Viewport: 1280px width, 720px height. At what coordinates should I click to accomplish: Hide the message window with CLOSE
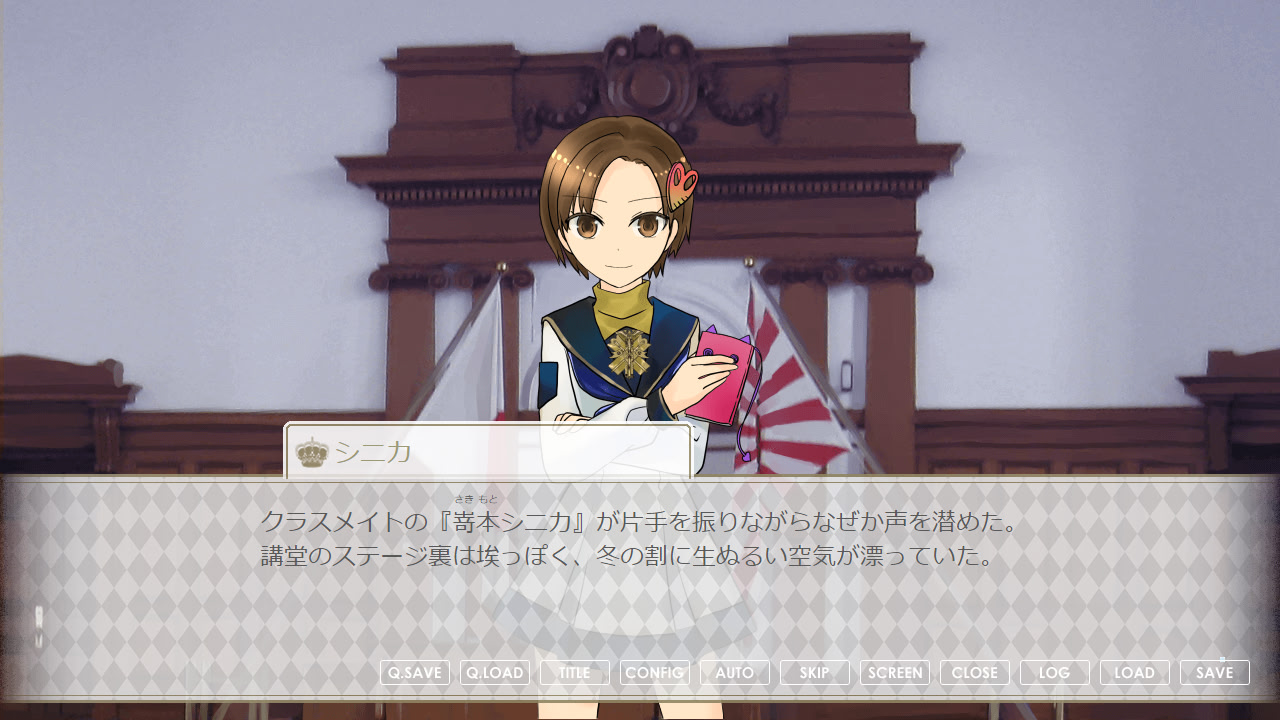click(x=975, y=672)
